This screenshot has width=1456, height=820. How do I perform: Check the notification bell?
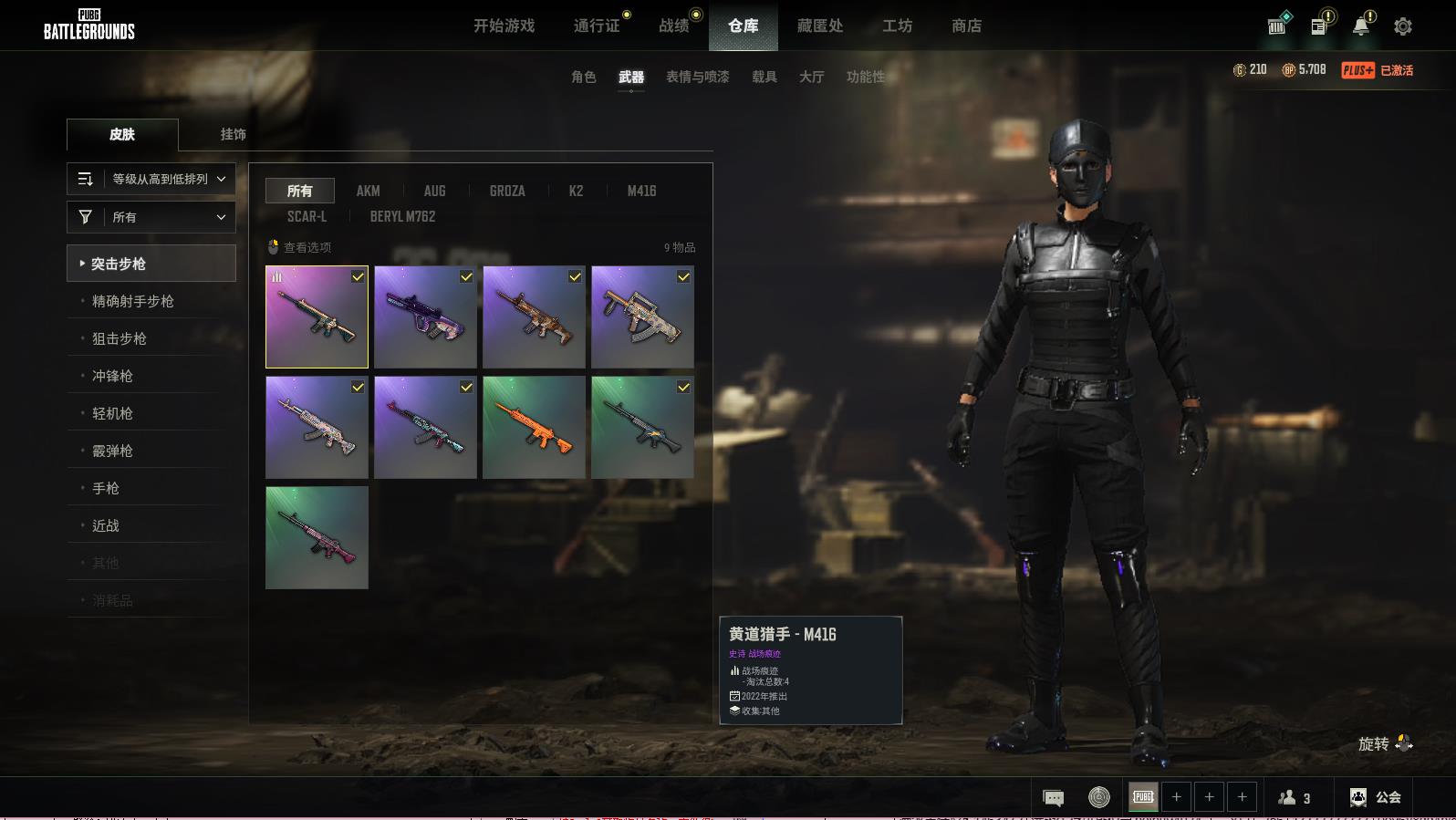click(1360, 26)
